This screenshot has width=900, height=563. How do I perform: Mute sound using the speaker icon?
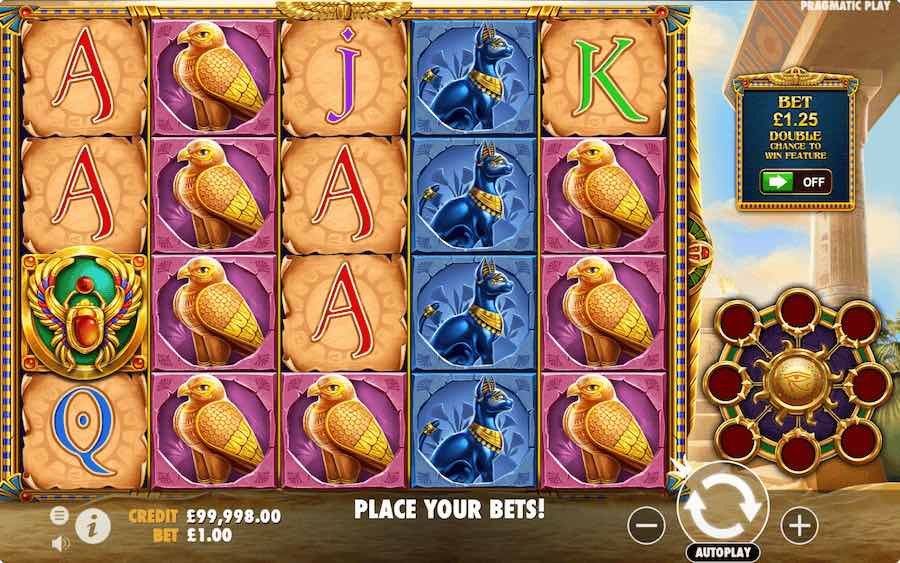(x=59, y=544)
